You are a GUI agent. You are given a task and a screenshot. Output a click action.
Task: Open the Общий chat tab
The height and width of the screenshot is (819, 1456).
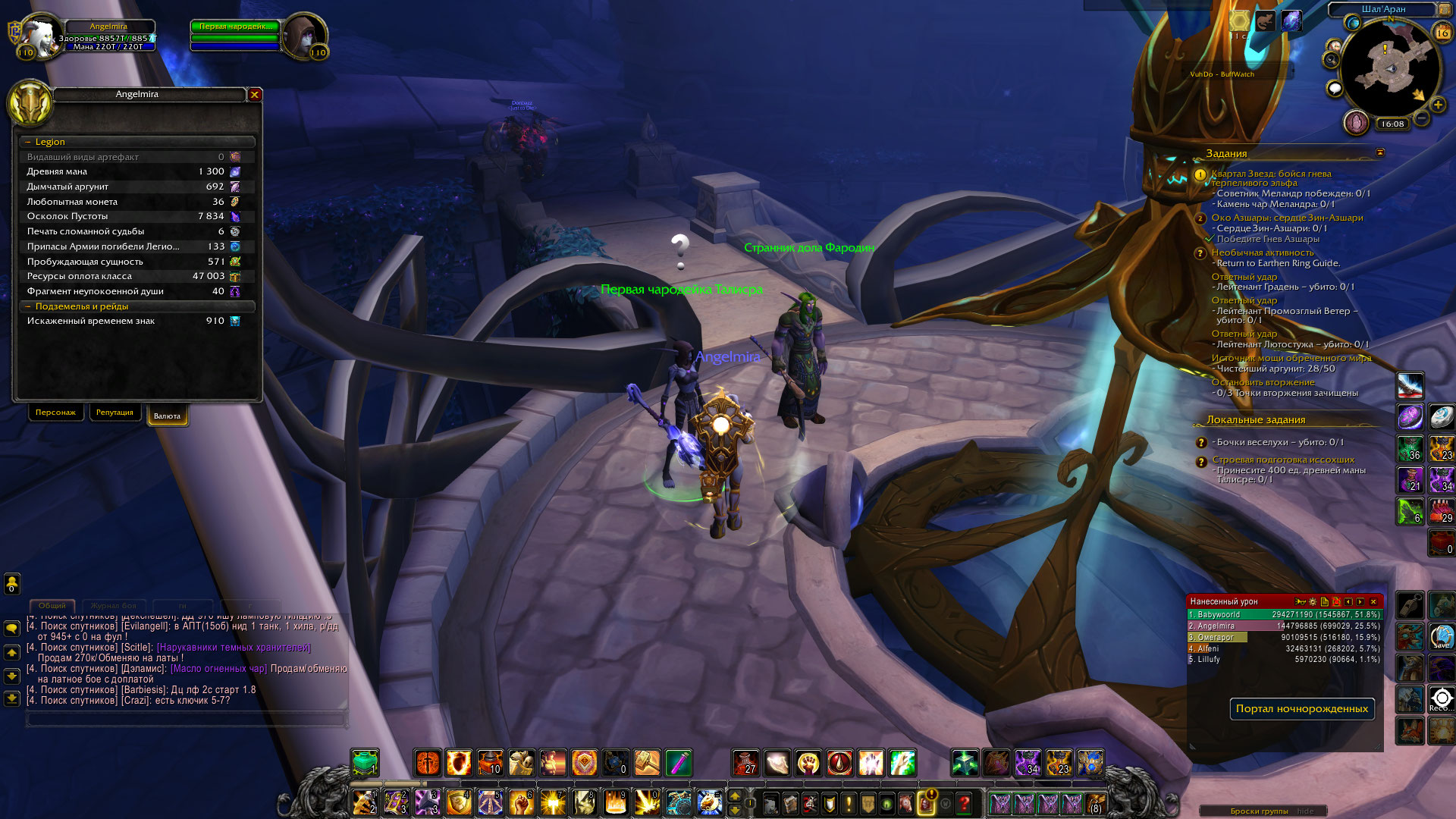point(52,606)
